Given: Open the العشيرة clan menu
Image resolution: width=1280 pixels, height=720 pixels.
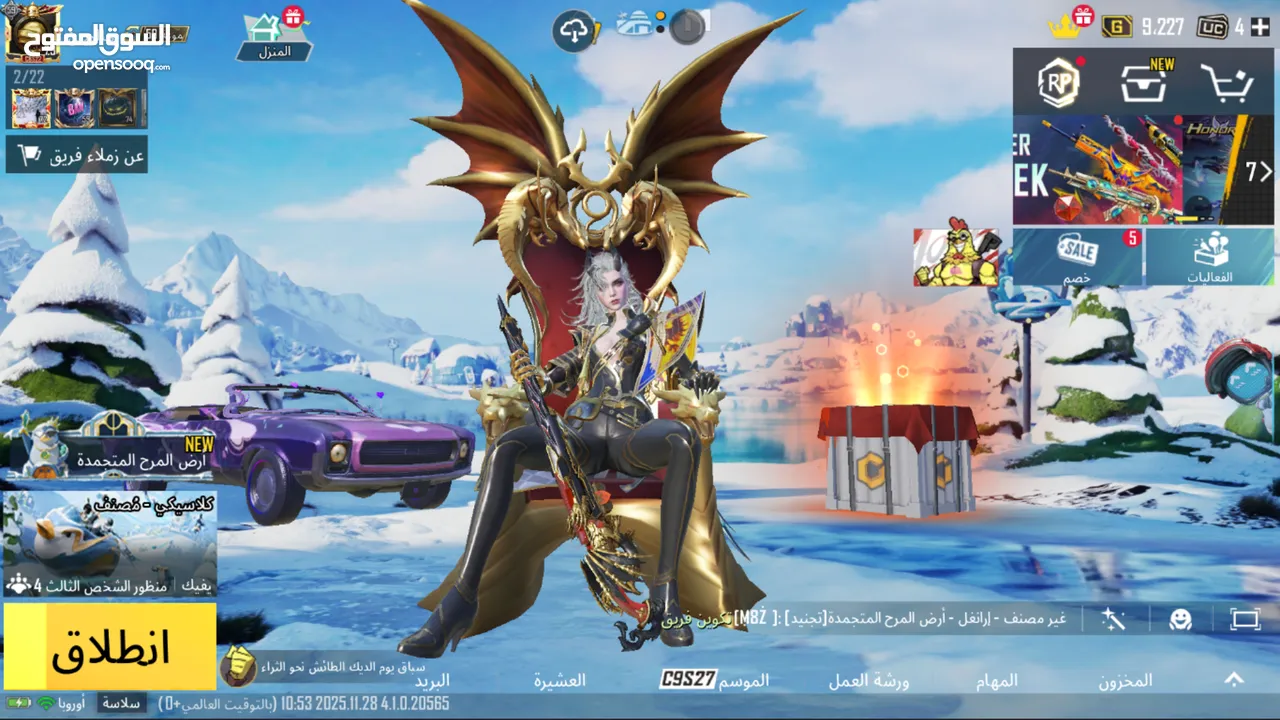Looking at the screenshot, I should click(x=559, y=680).
